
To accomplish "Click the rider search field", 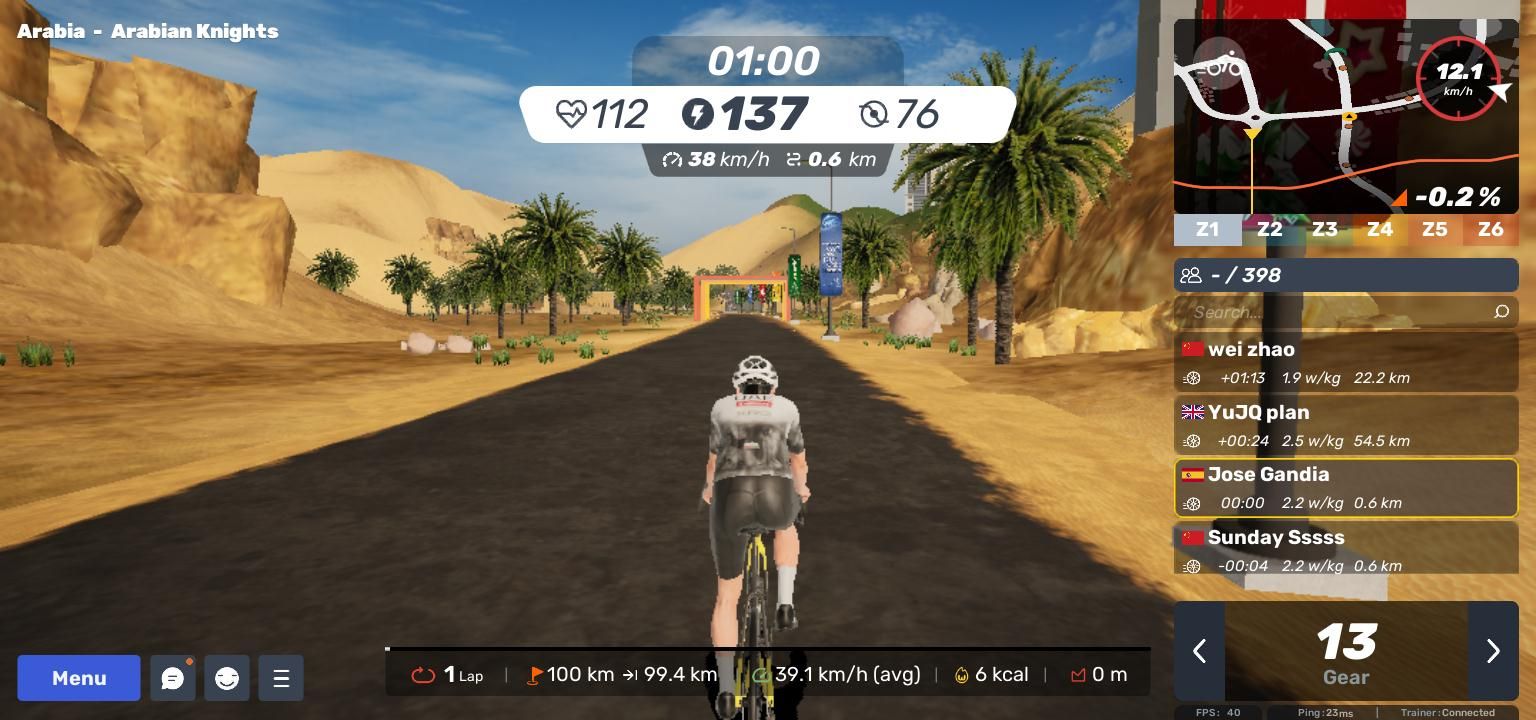I will tap(1340, 312).
